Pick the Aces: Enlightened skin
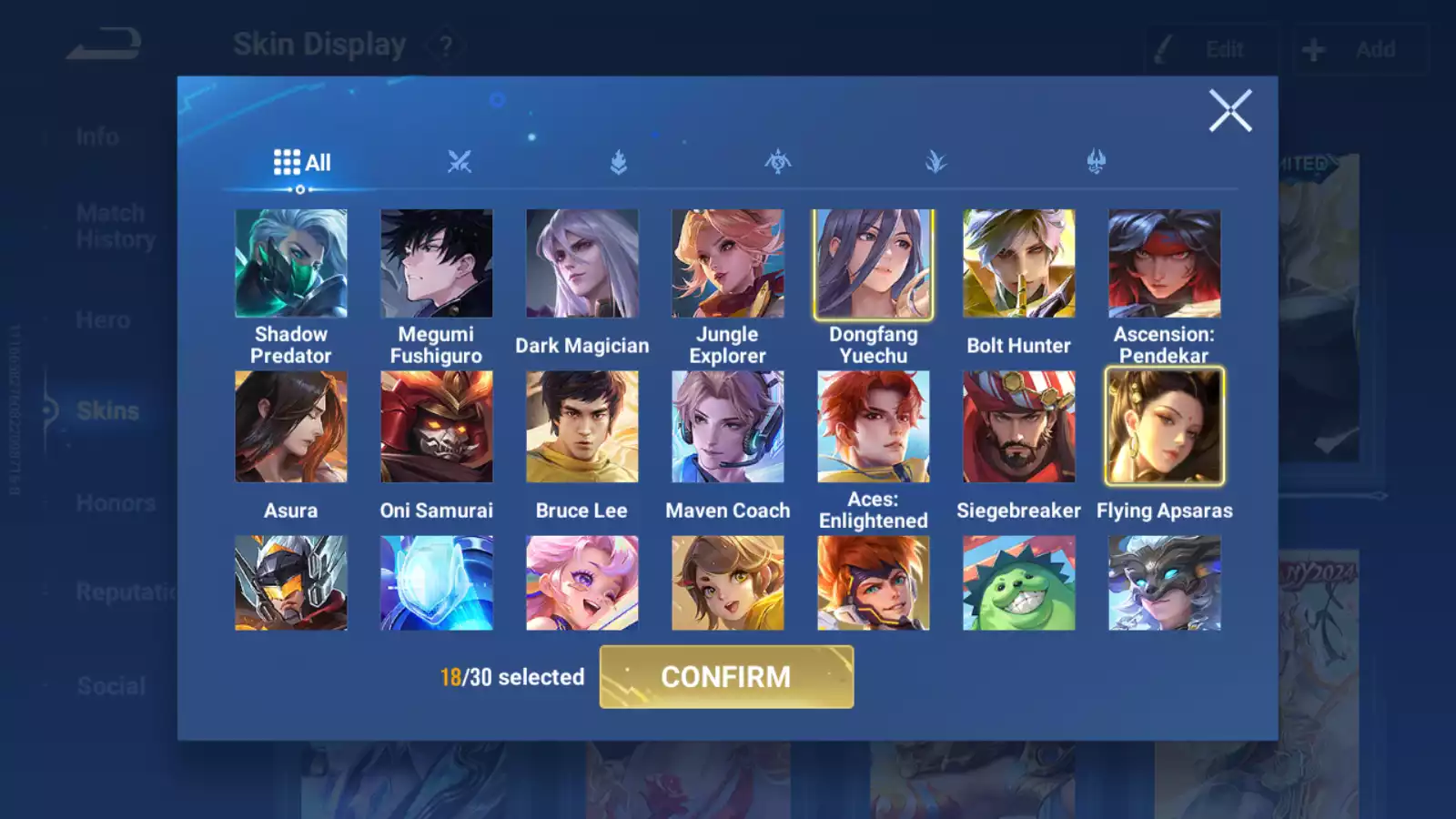 point(874,427)
